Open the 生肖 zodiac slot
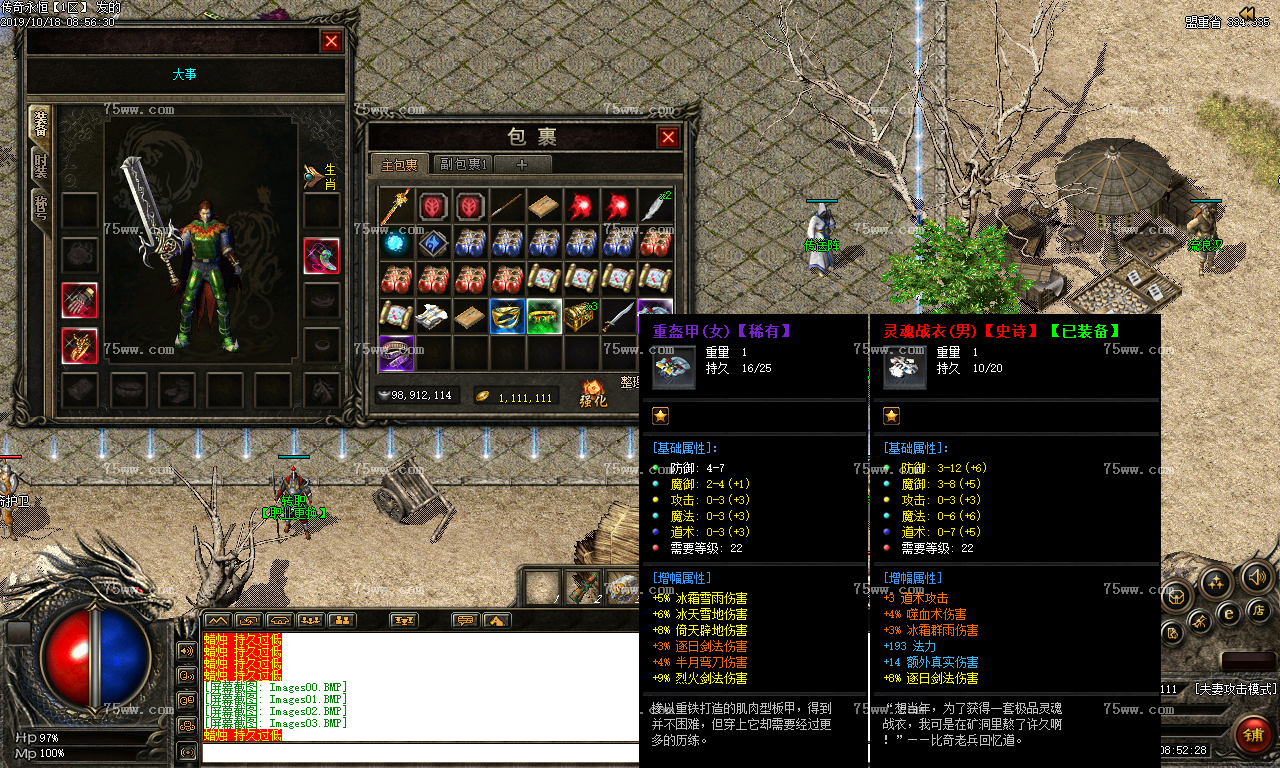The width and height of the screenshot is (1280, 768). point(322,176)
